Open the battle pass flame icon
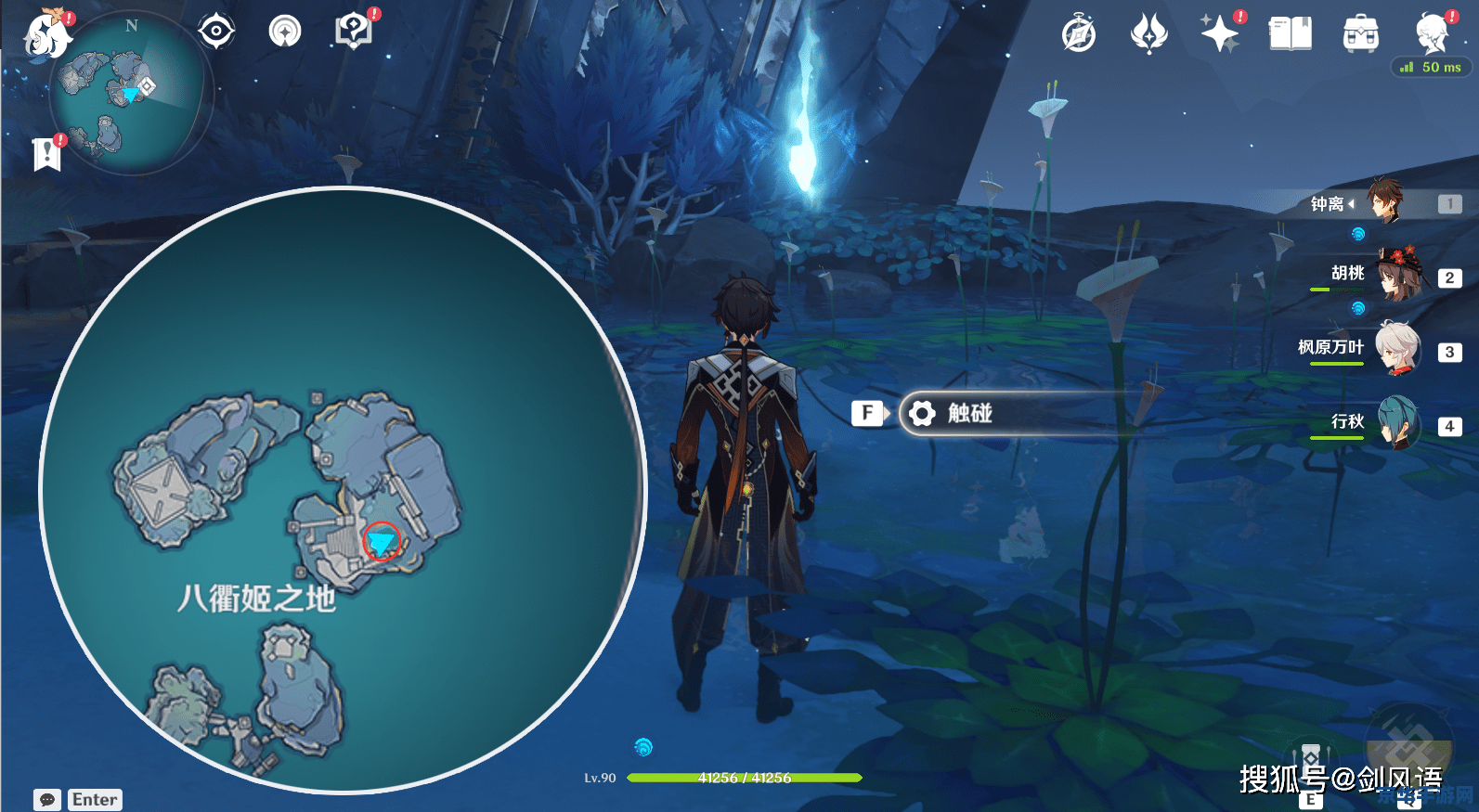 pyautogui.click(x=1148, y=34)
